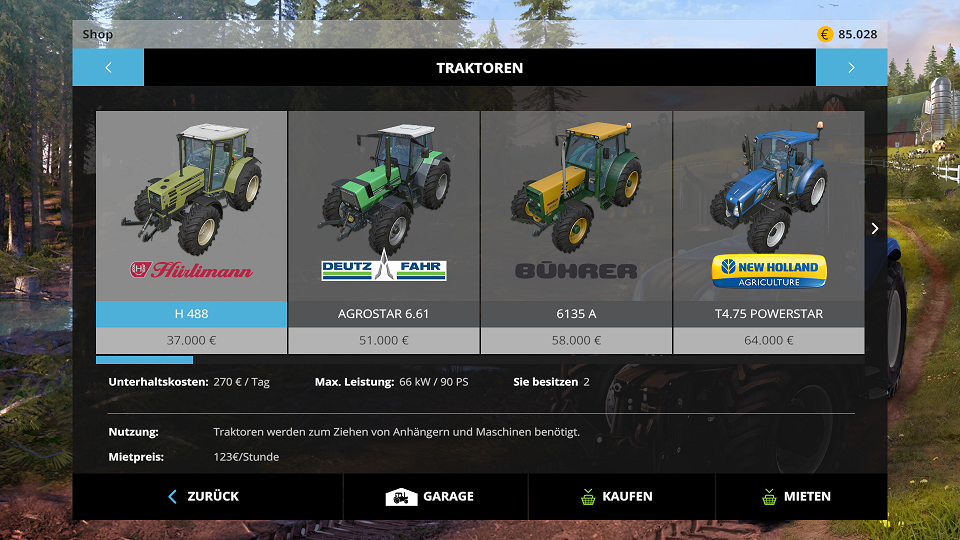
Task: Open the Garage
Action: (431, 496)
